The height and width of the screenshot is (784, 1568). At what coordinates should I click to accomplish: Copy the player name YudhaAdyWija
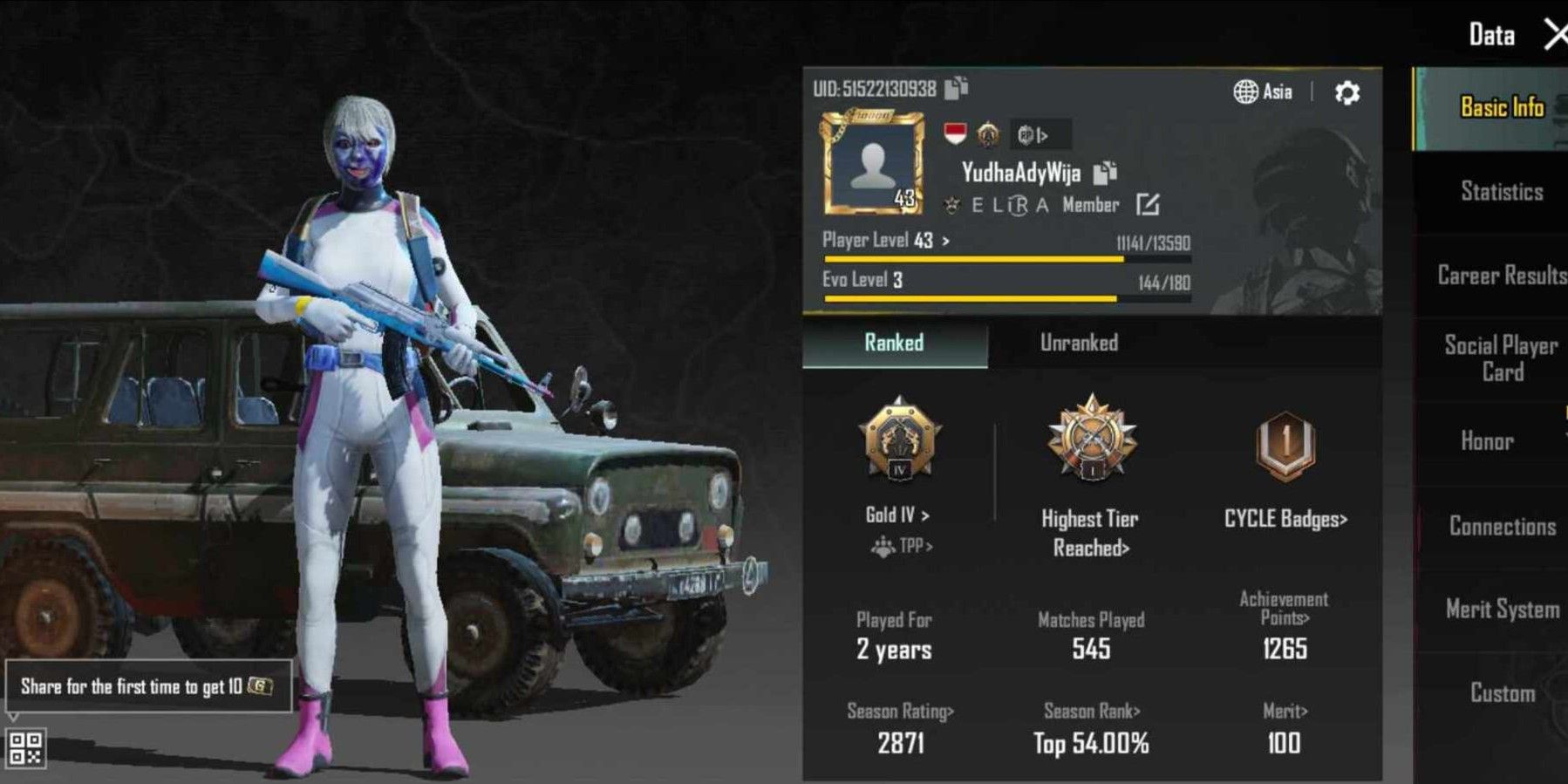(x=1106, y=173)
